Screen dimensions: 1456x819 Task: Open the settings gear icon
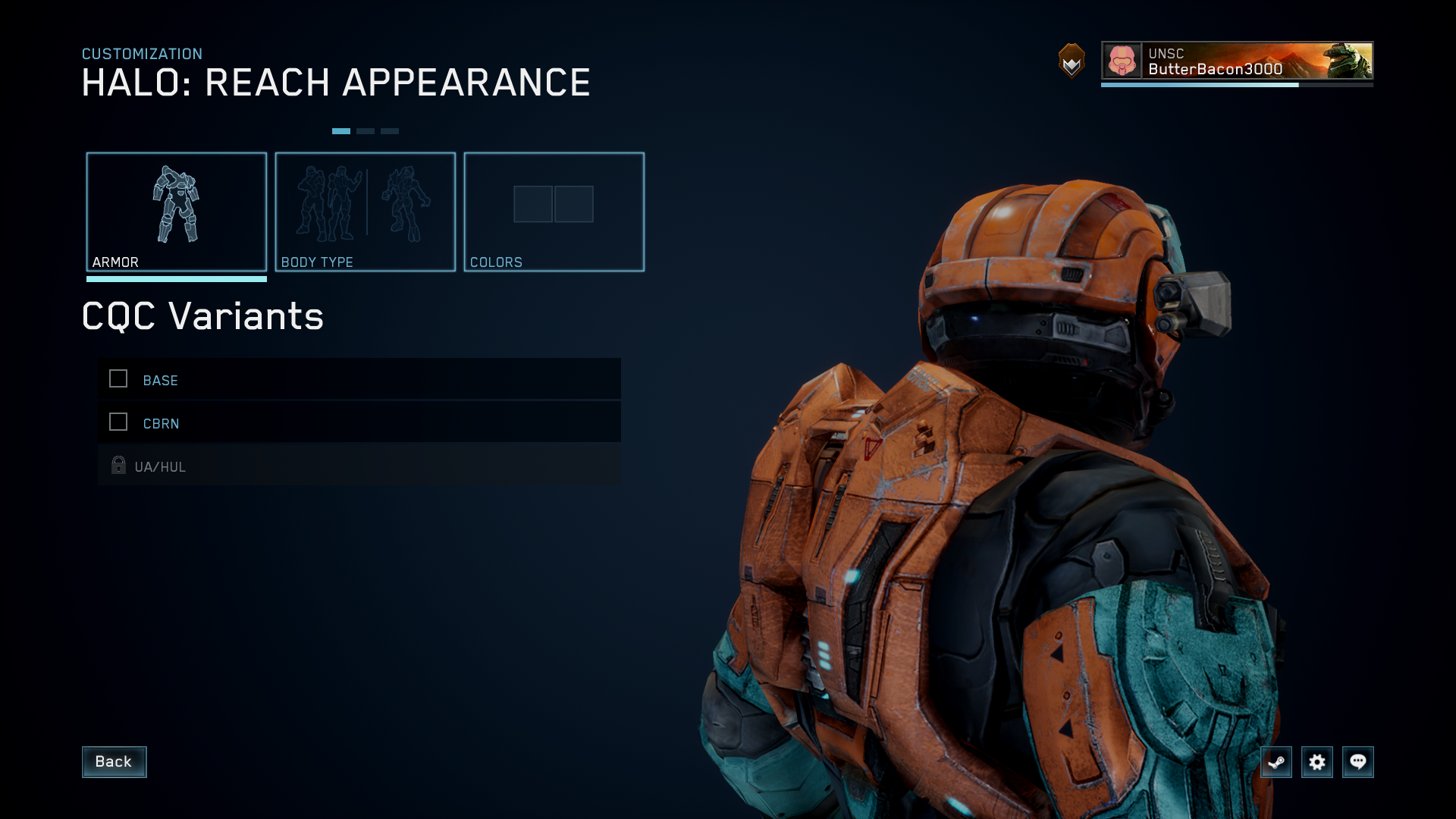tap(1318, 762)
